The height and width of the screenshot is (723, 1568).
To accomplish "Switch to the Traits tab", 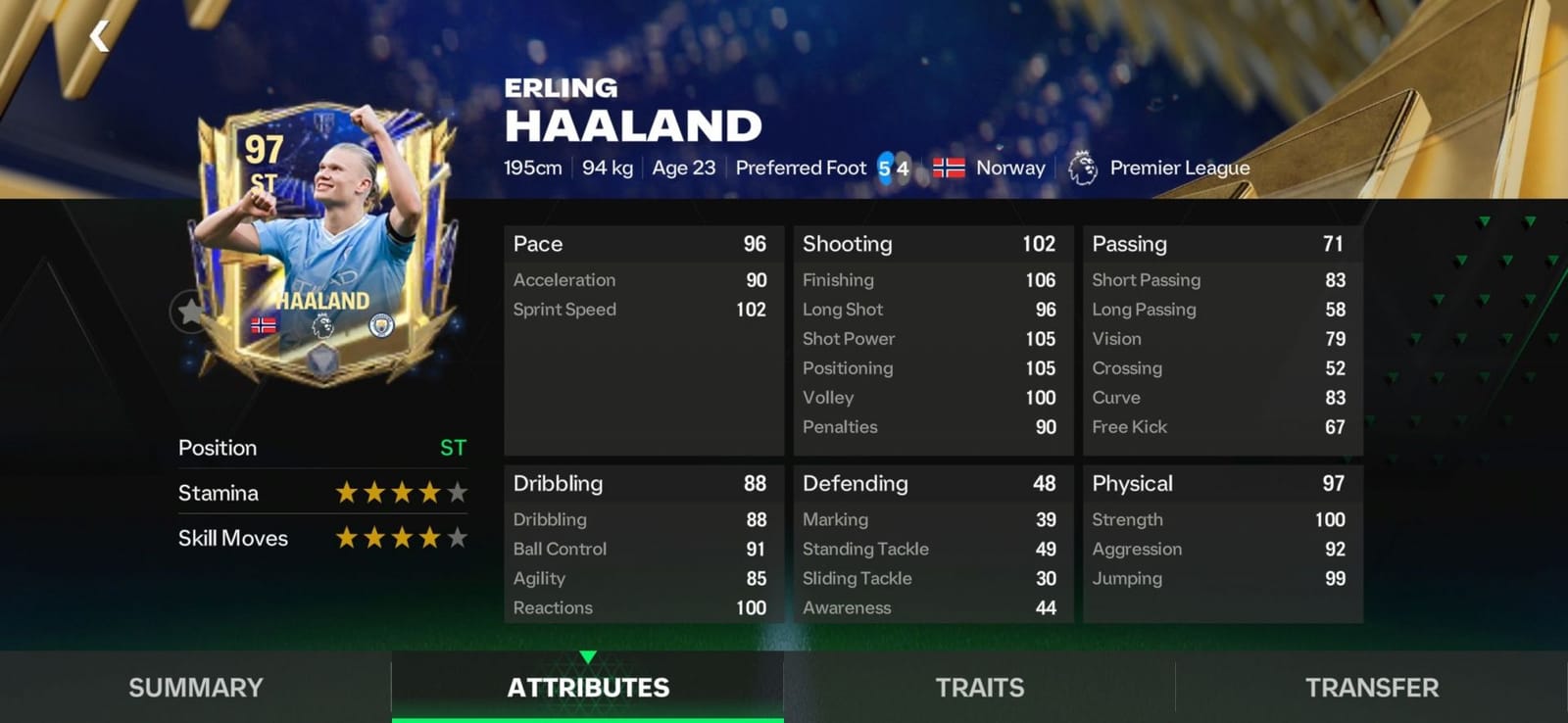I will (978, 687).
